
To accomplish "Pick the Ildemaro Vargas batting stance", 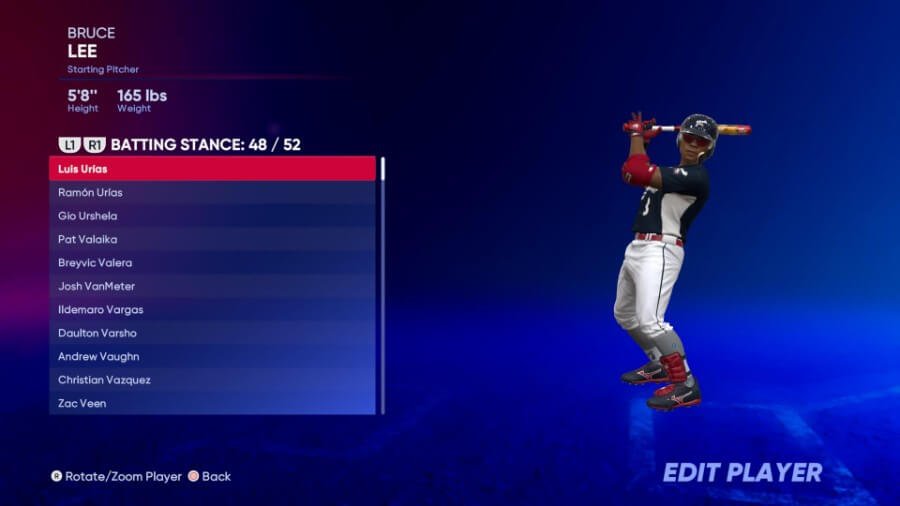I will 212,310.
